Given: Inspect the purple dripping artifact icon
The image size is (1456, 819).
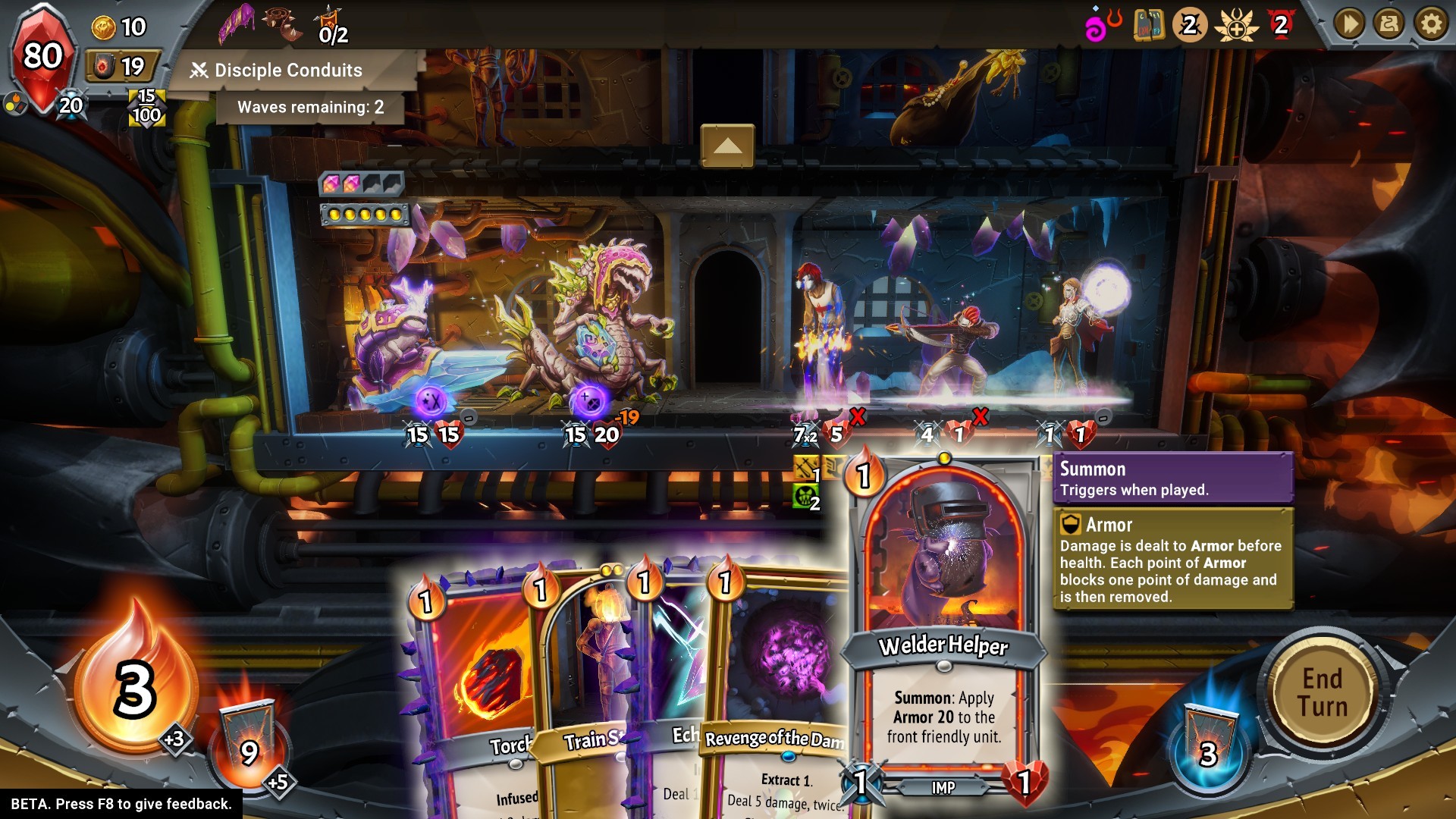Looking at the screenshot, I should tap(237, 23).
